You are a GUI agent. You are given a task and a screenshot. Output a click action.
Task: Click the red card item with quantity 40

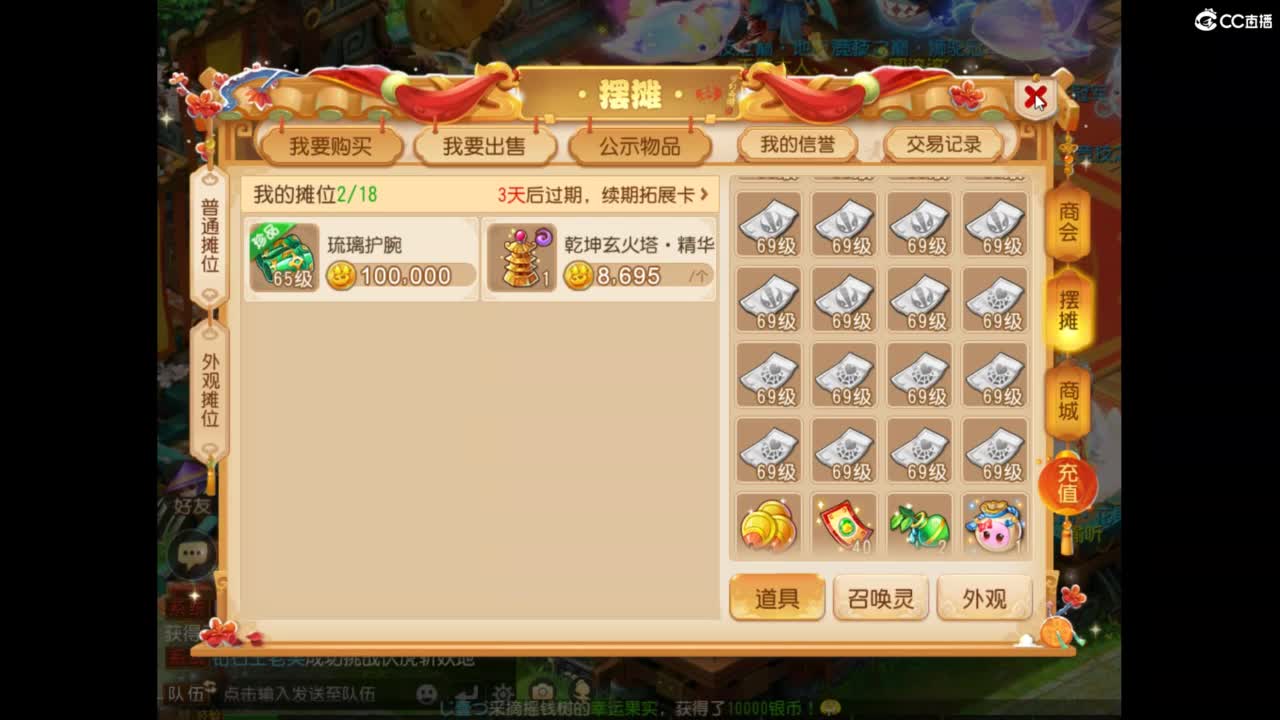point(844,524)
